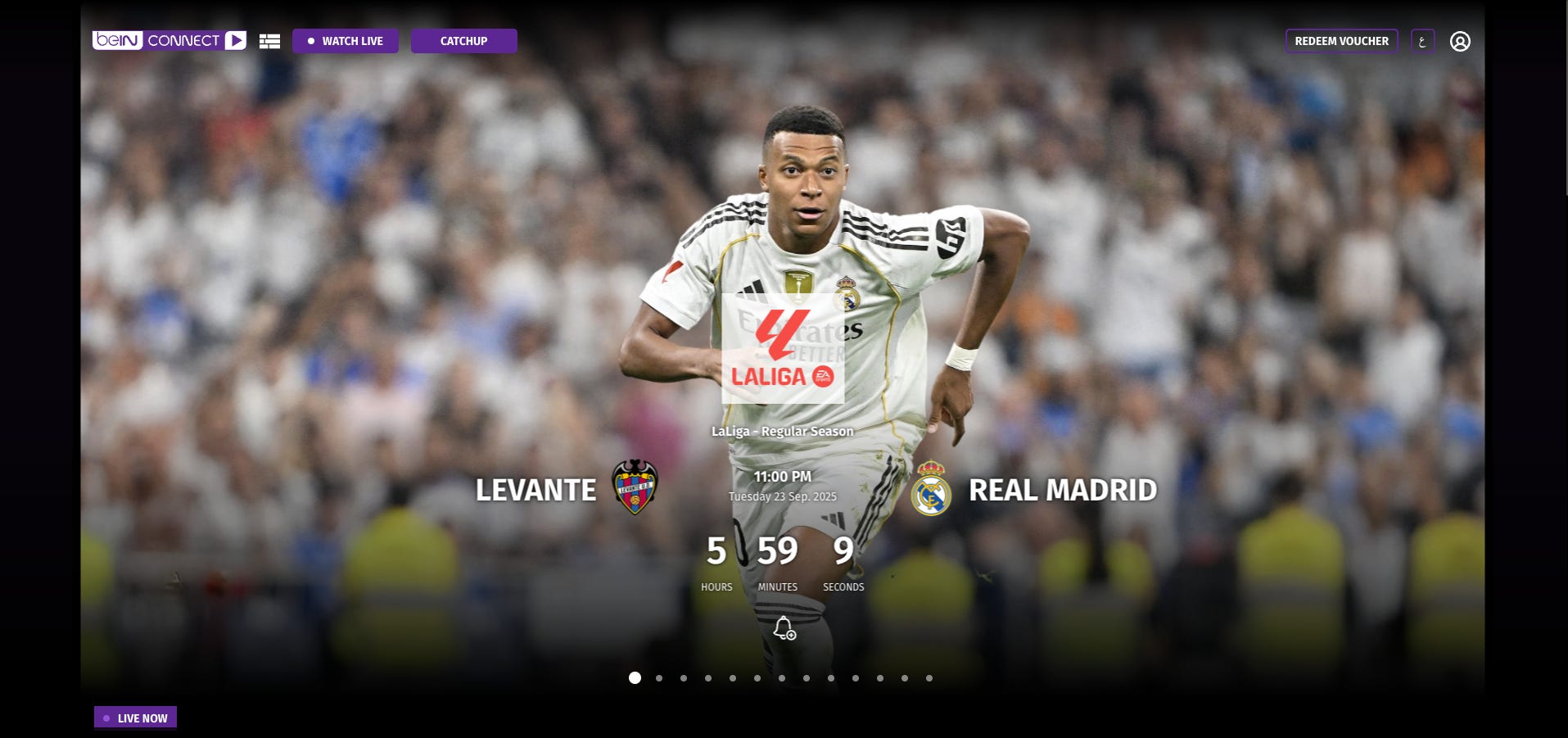Open the account profile icon
Image resolution: width=1568 pixels, height=738 pixels.
[1462, 41]
